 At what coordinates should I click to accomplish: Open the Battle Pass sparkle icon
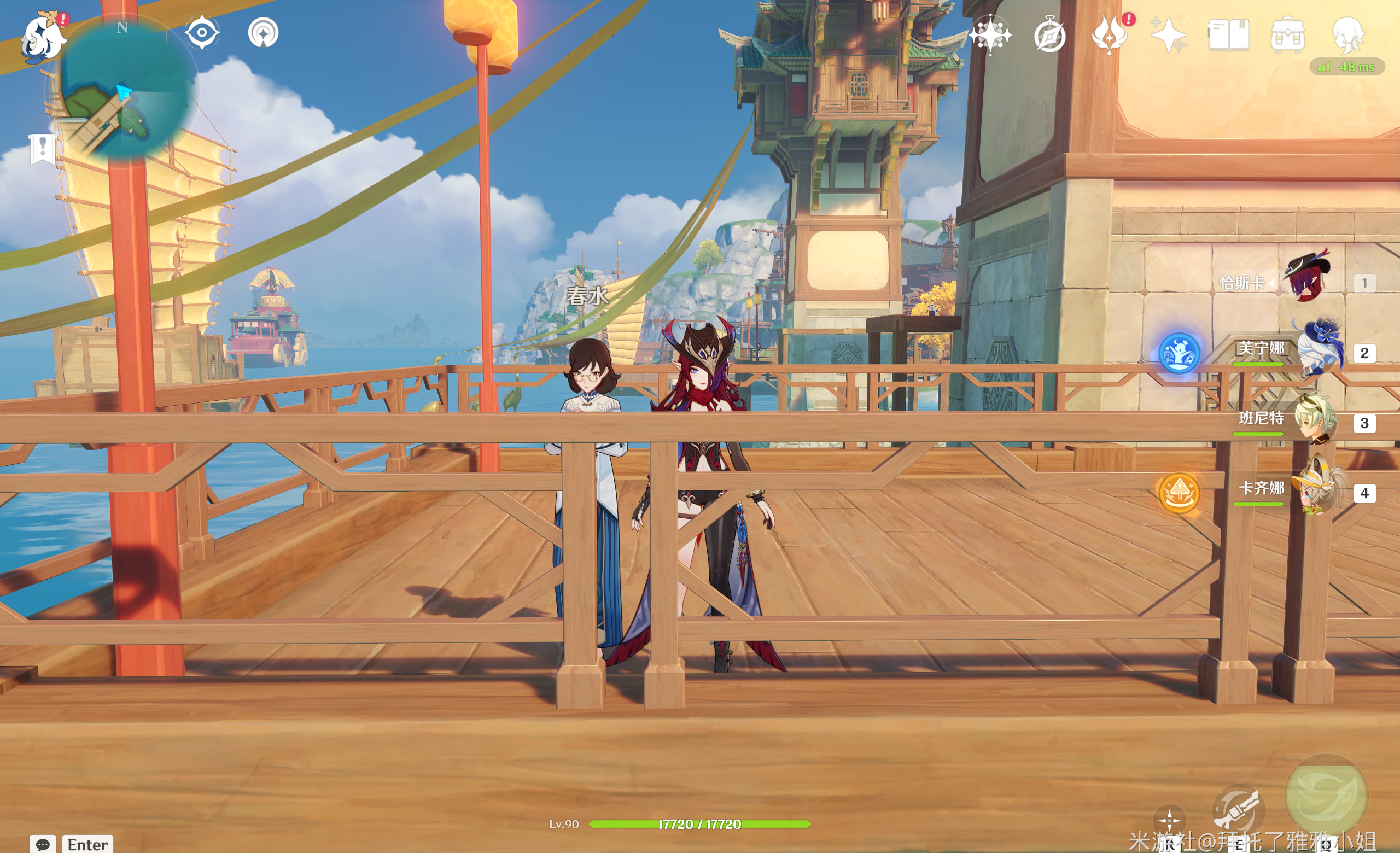[1168, 36]
